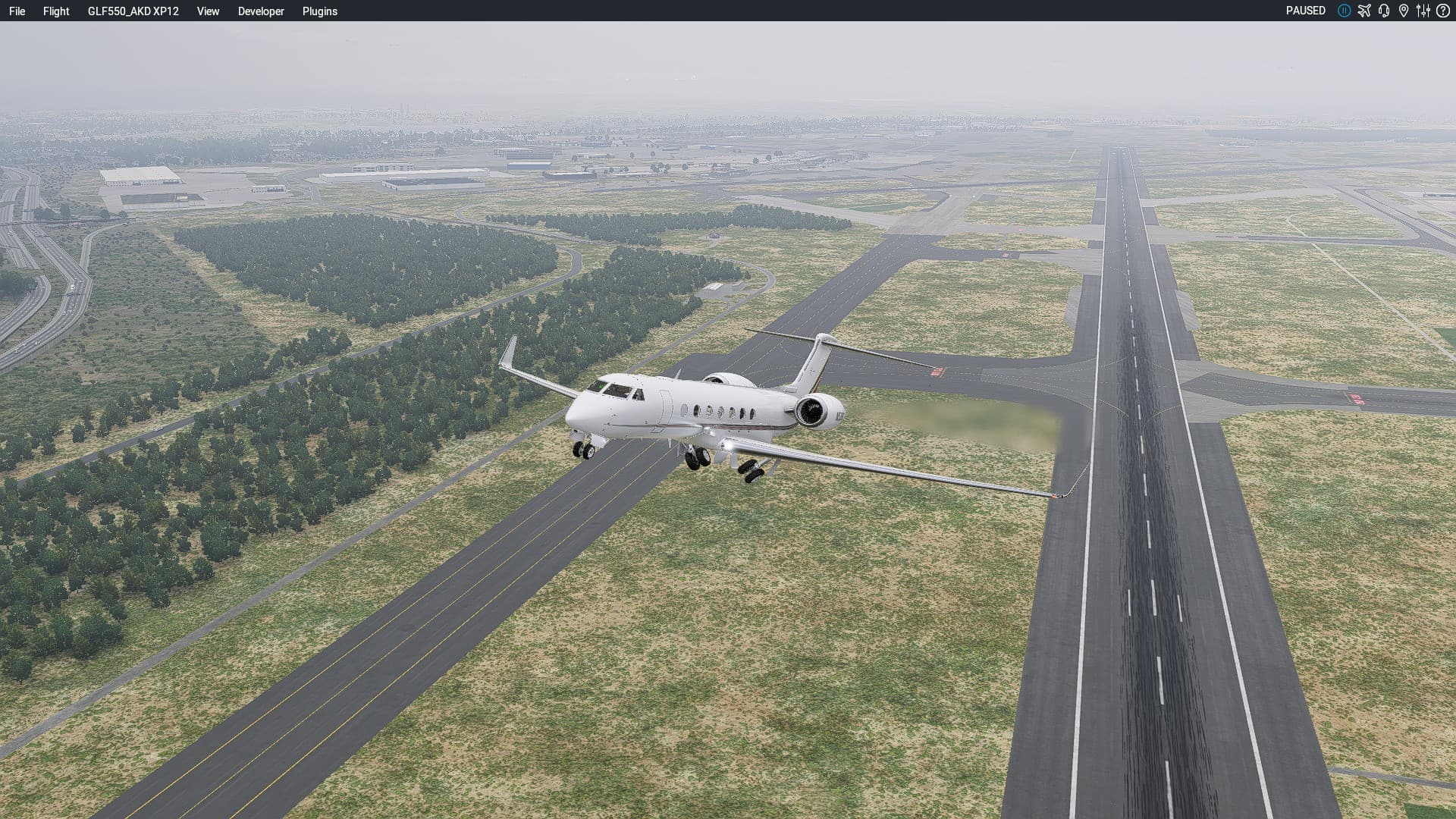Open the Developer menu

[x=261, y=11]
